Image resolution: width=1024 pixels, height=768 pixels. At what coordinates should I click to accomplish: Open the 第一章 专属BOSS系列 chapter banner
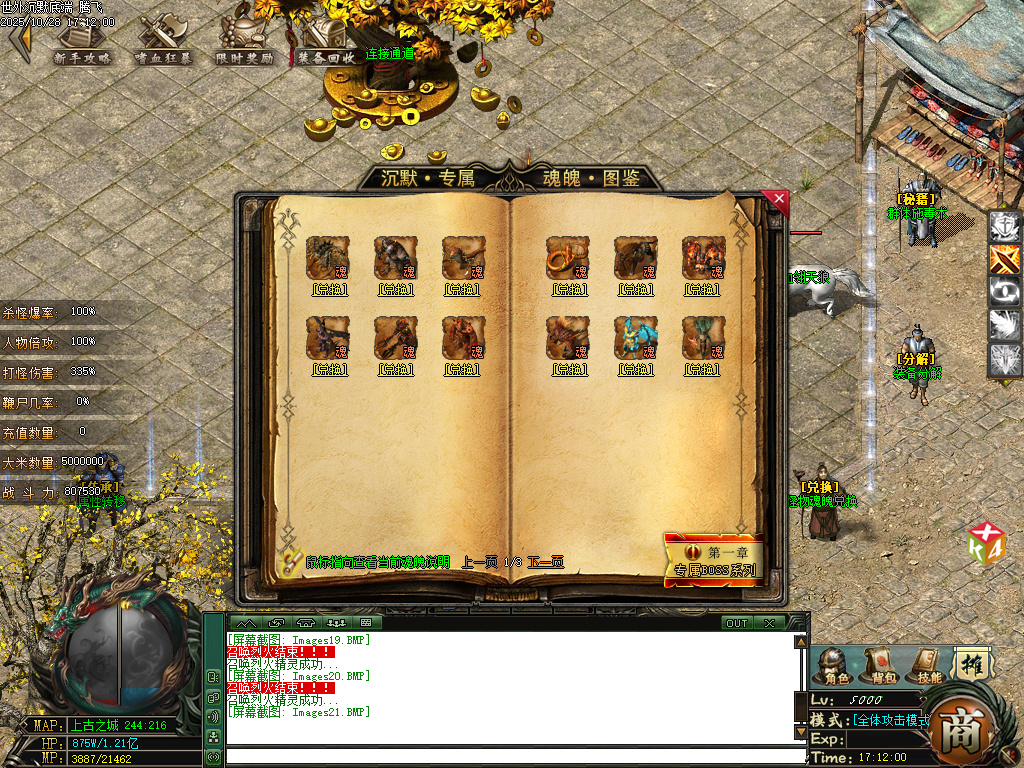tap(714, 560)
